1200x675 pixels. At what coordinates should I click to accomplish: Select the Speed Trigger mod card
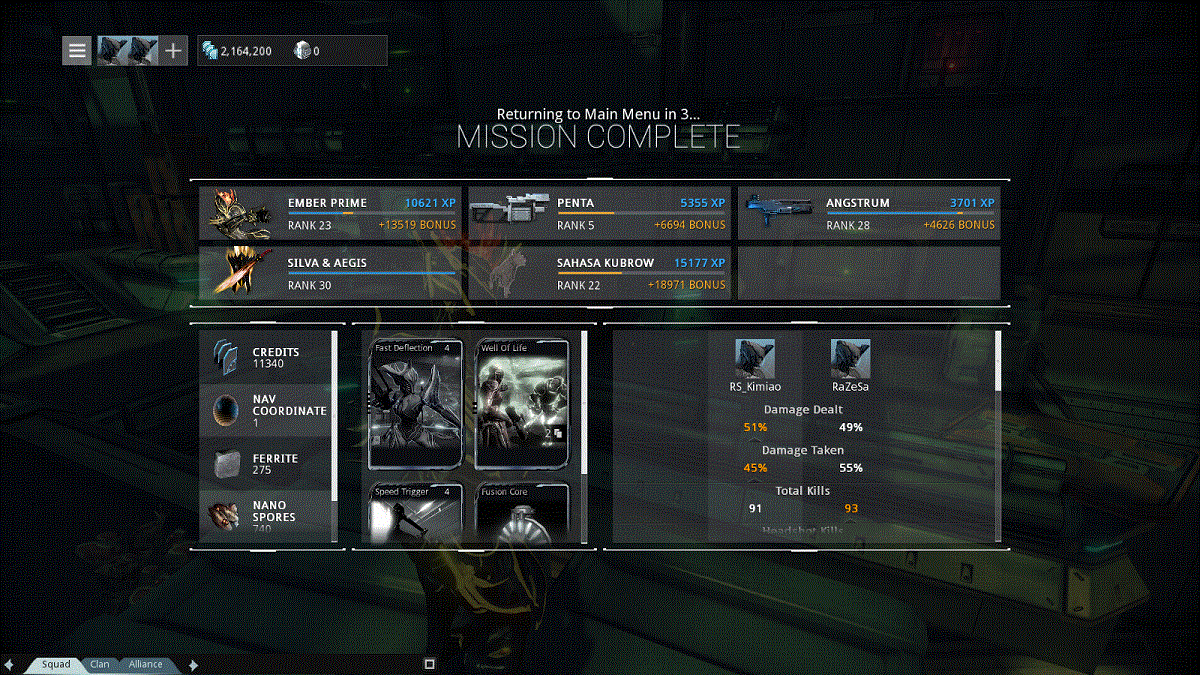coord(415,514)
